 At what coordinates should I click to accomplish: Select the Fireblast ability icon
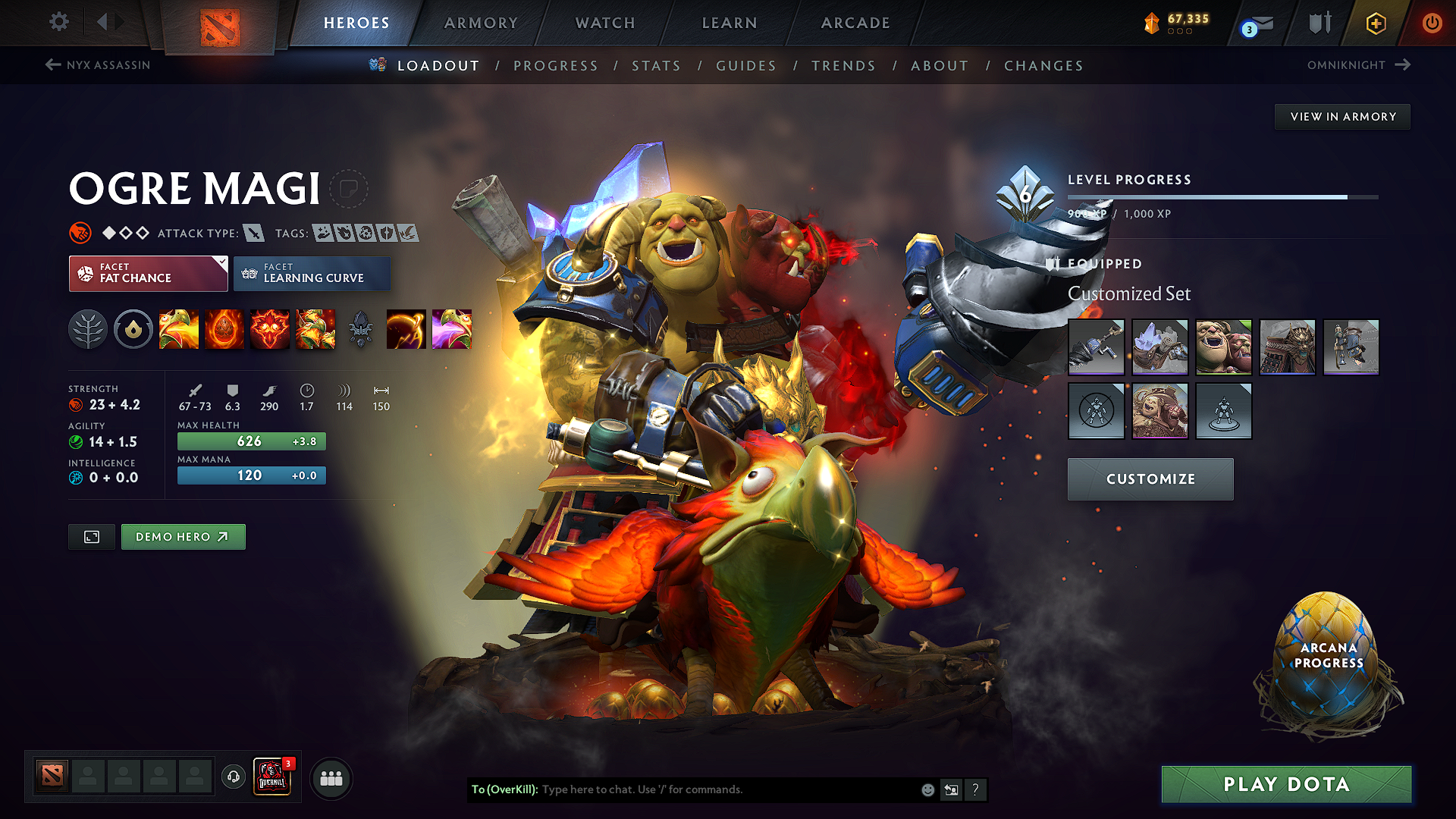(x=179, y=329)
